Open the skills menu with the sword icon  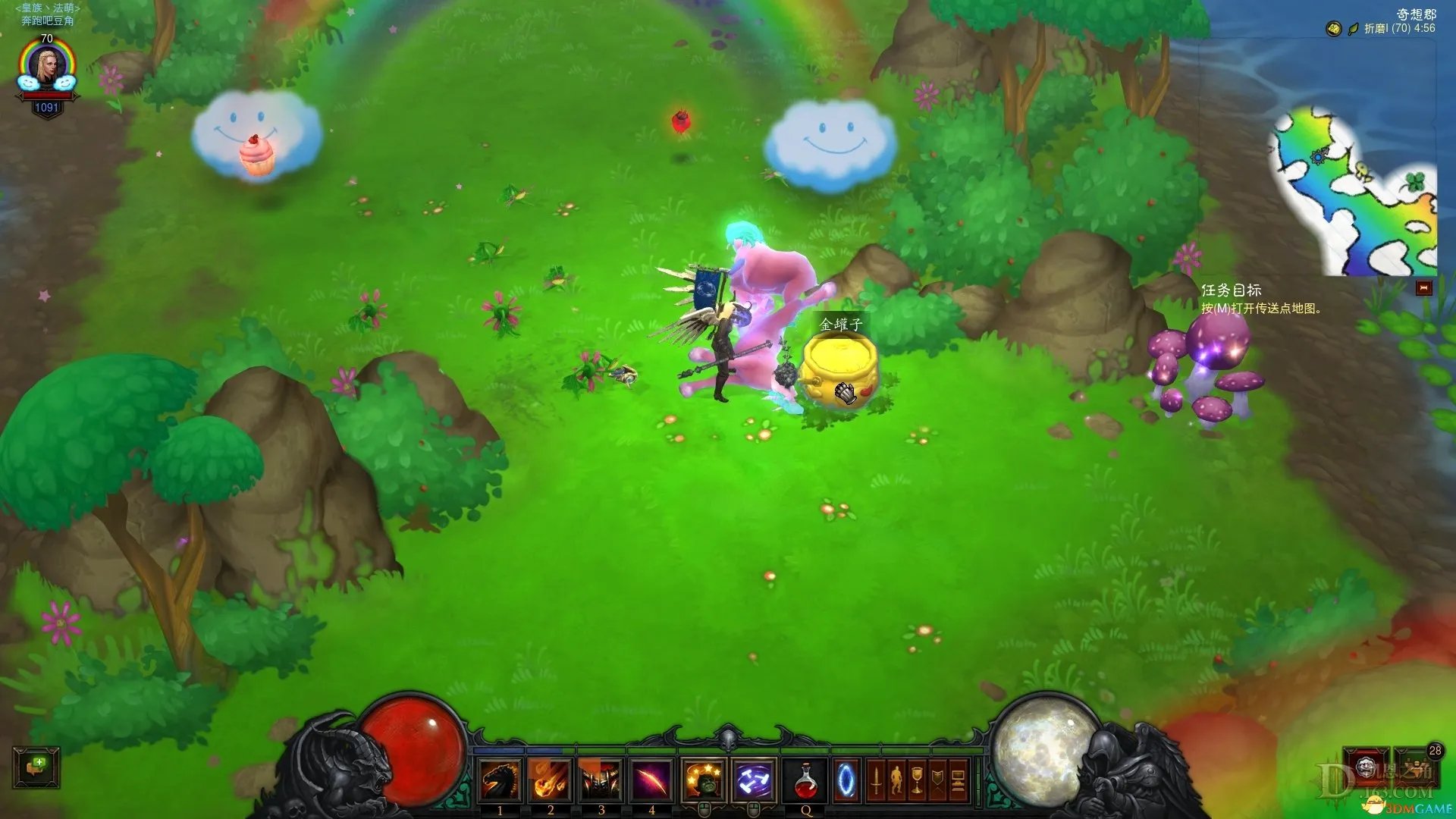click(x=876, y=780)
